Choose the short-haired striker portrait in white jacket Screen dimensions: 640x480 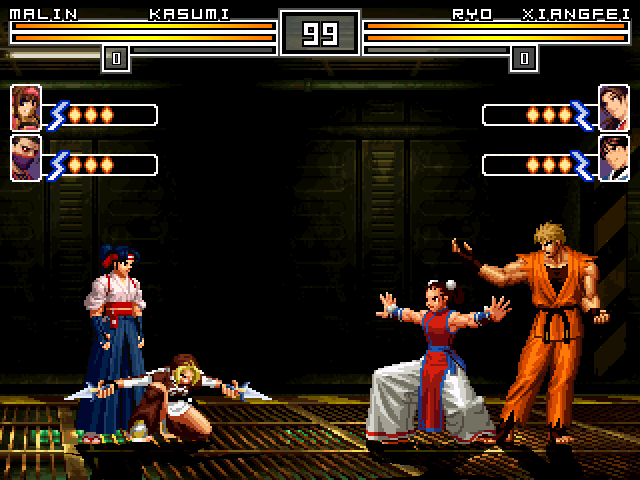click(613, 158)
